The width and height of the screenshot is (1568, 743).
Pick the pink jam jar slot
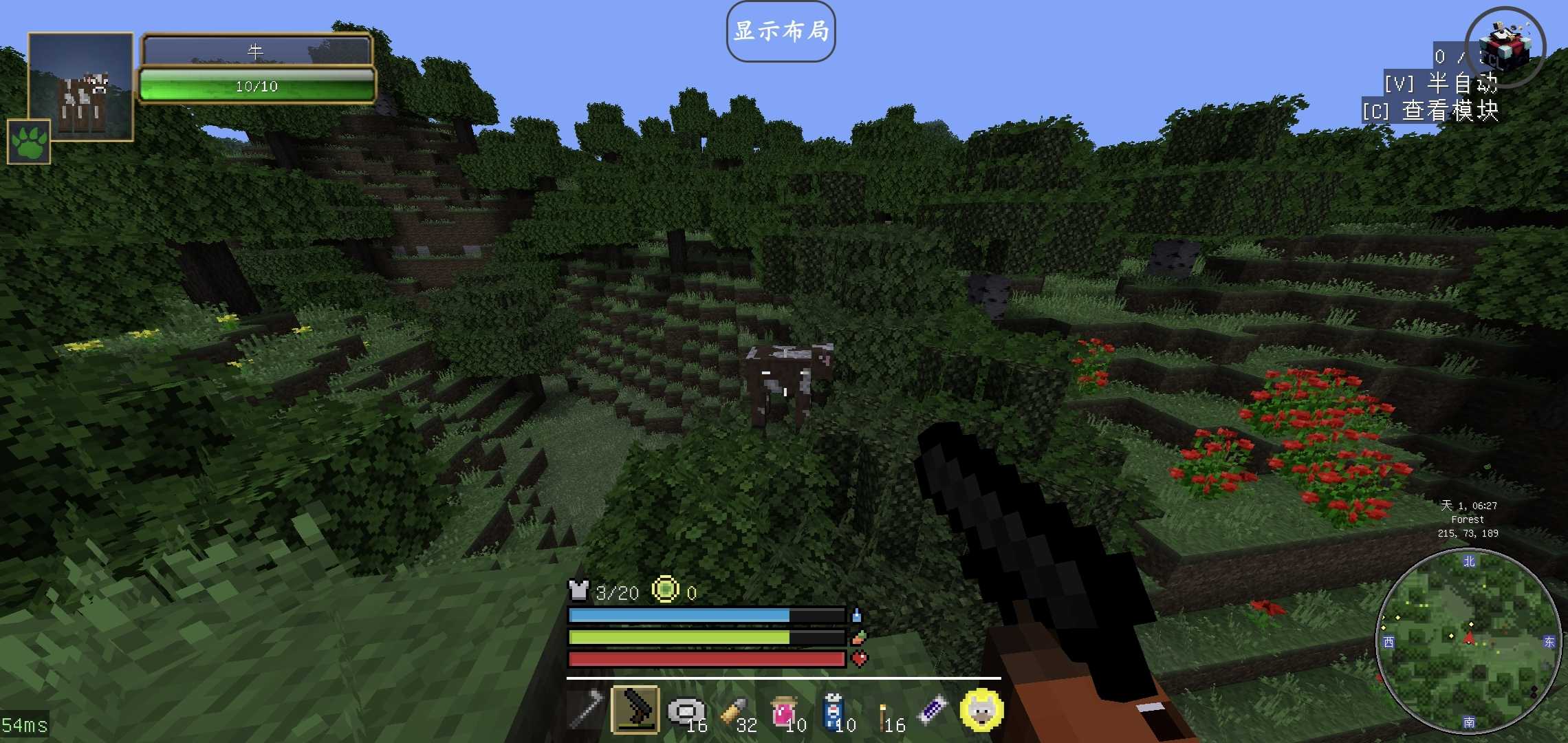pyautogui.click(x=784, y=711)
